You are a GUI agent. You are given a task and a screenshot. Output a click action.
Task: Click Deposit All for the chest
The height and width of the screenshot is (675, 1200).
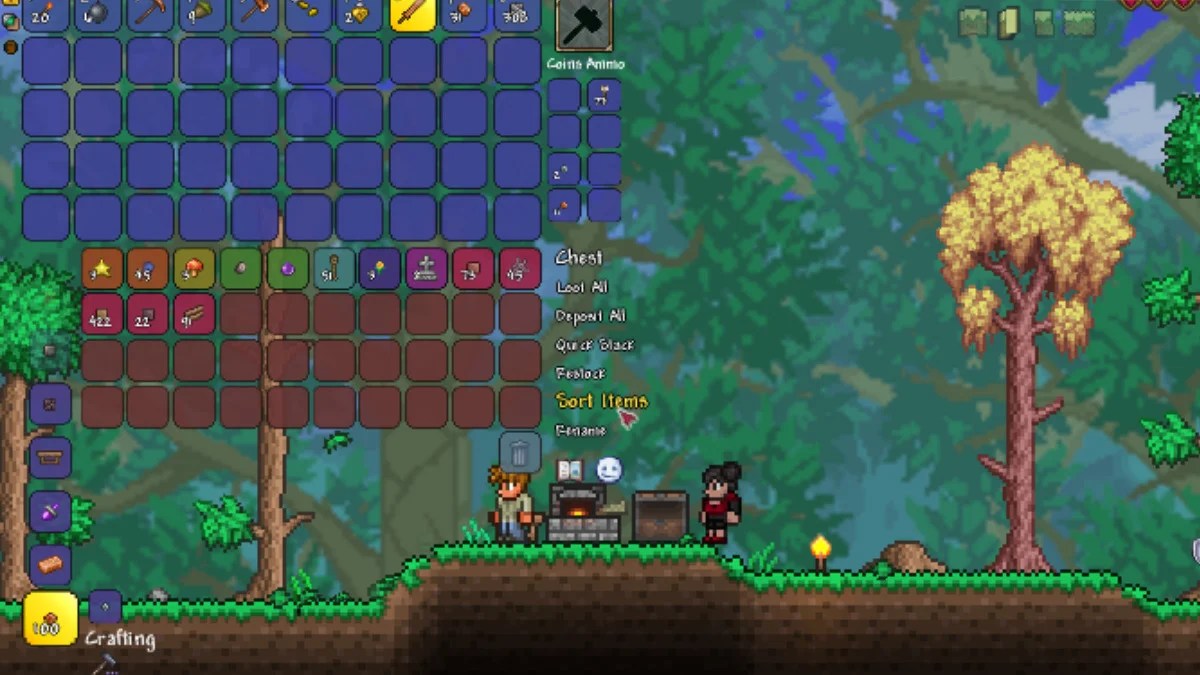pos(590,316)
